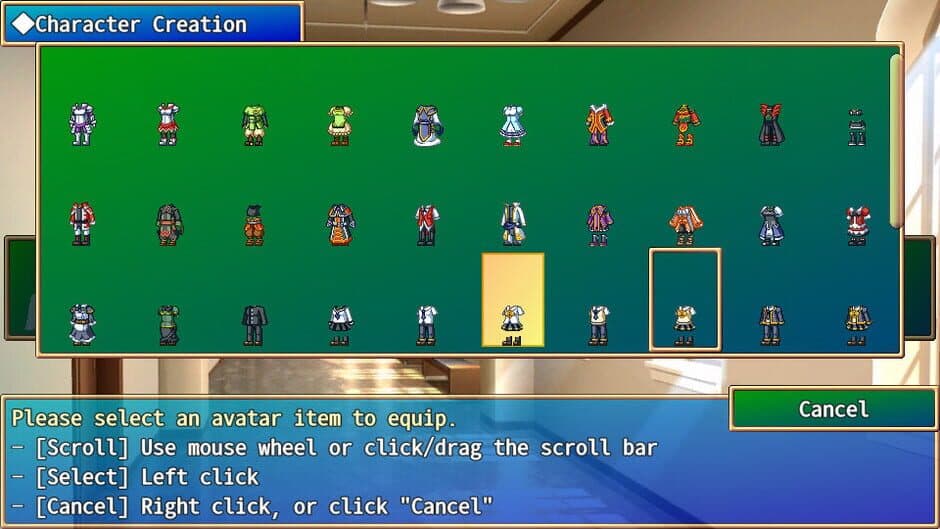Choose the dark gray armor with orange accents
The height and width of the screenshot is (529, 940).
pos(169,225)
